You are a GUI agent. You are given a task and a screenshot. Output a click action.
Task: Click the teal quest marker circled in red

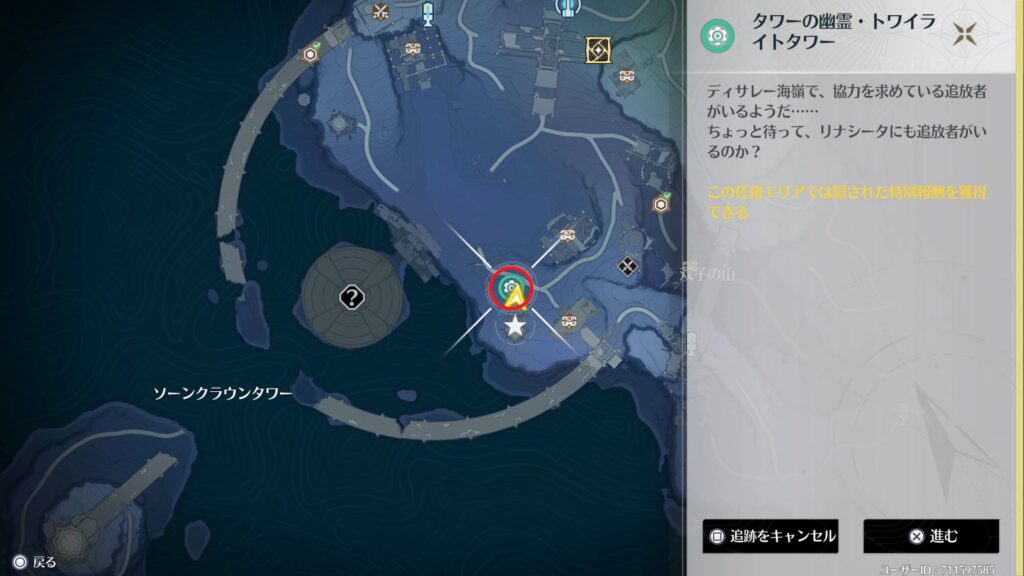510,288
